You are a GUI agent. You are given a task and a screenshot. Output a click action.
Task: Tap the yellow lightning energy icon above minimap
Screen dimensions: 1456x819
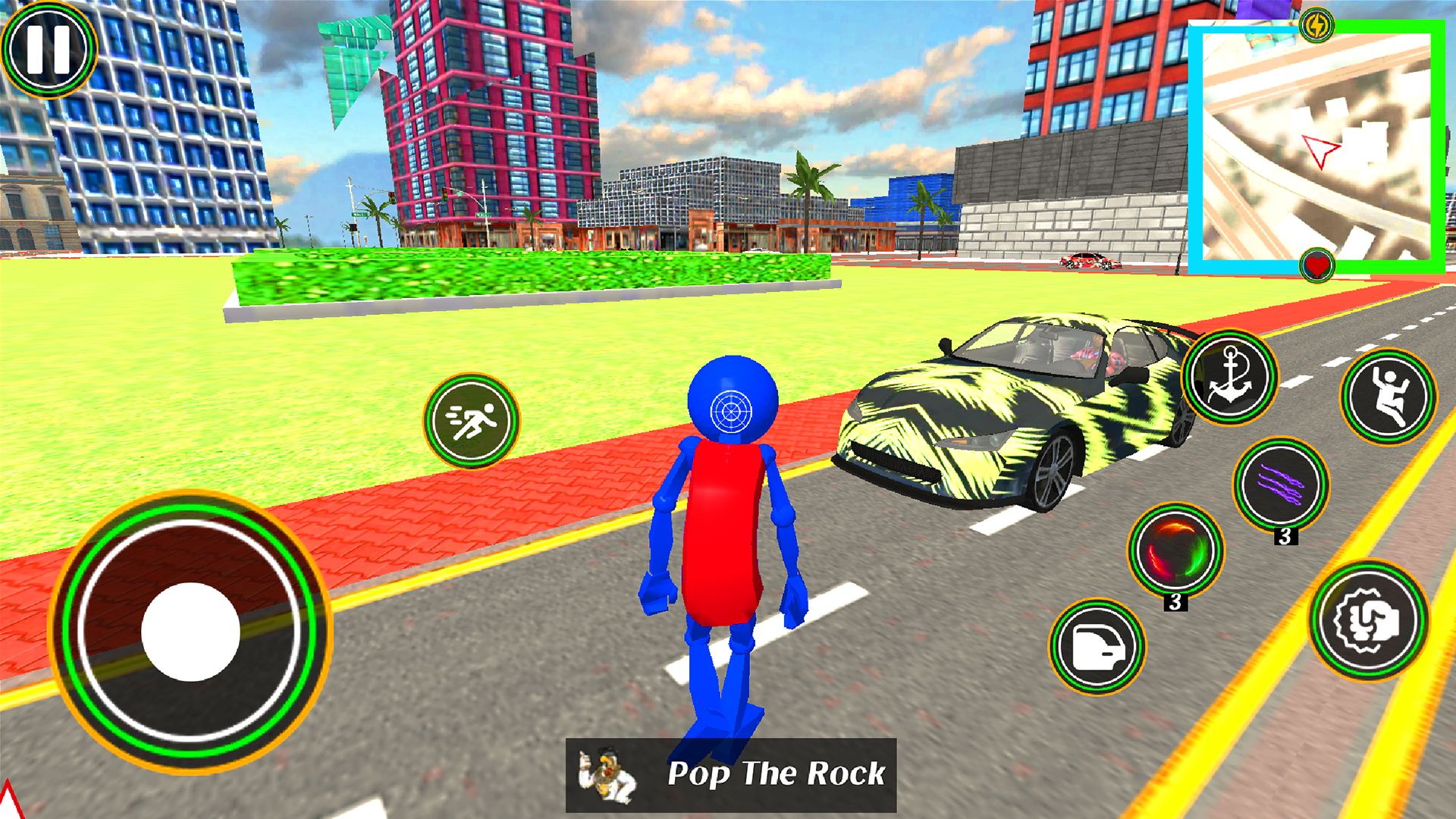(x=1318, y=24)
